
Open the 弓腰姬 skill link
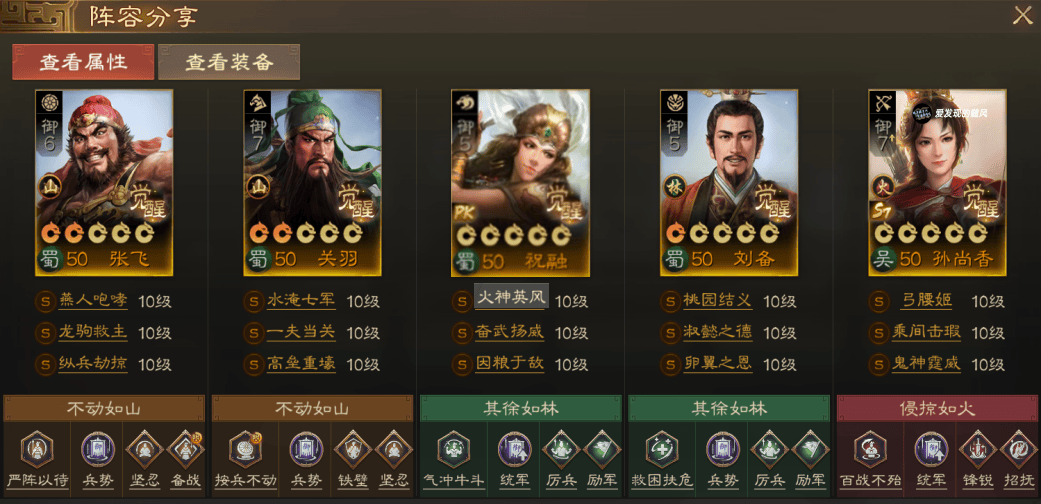coord(926,301)
